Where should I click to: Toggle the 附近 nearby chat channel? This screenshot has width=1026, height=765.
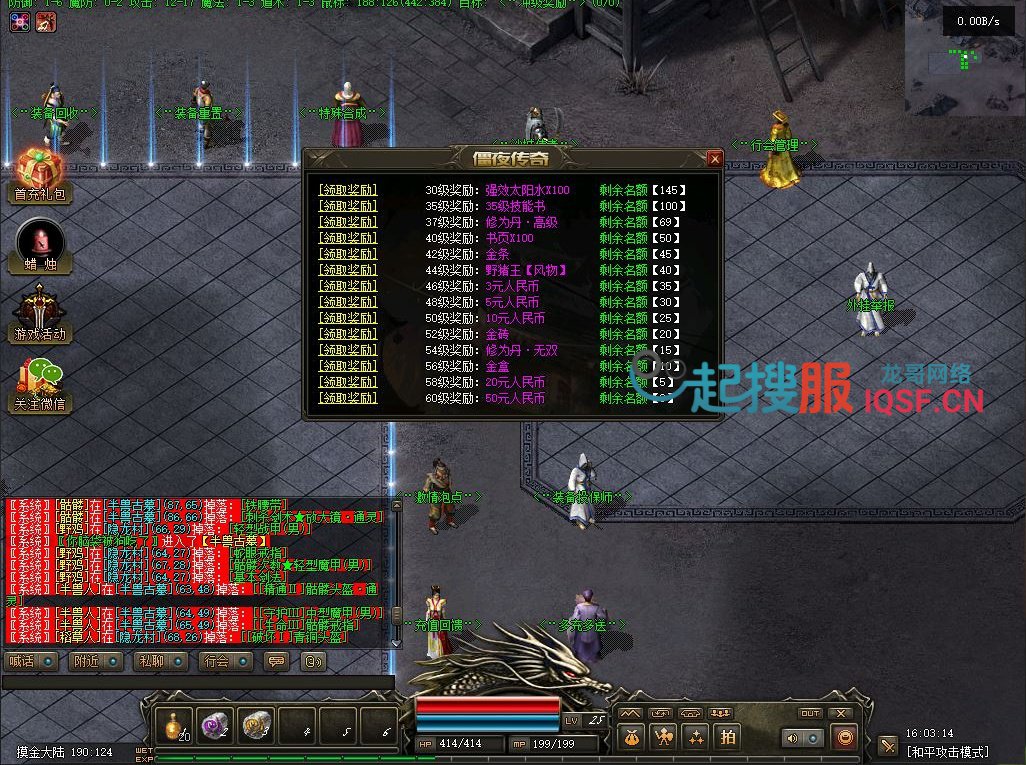click(x=96, y=661)
